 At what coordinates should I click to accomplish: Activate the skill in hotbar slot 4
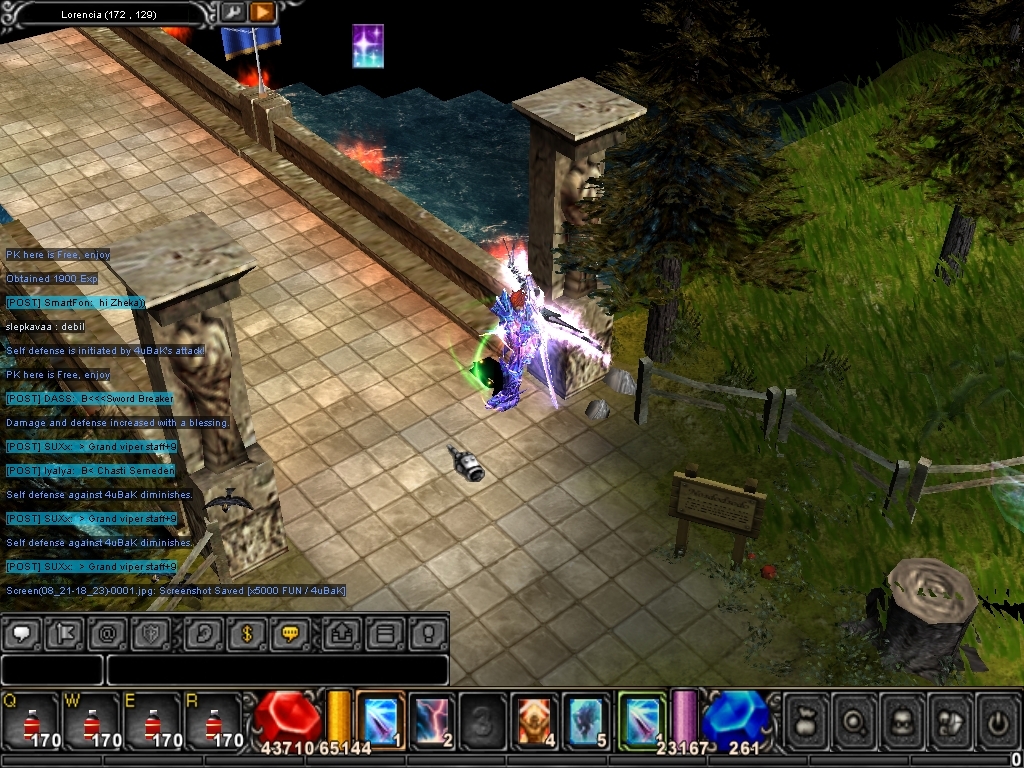(x=534, y=718)
